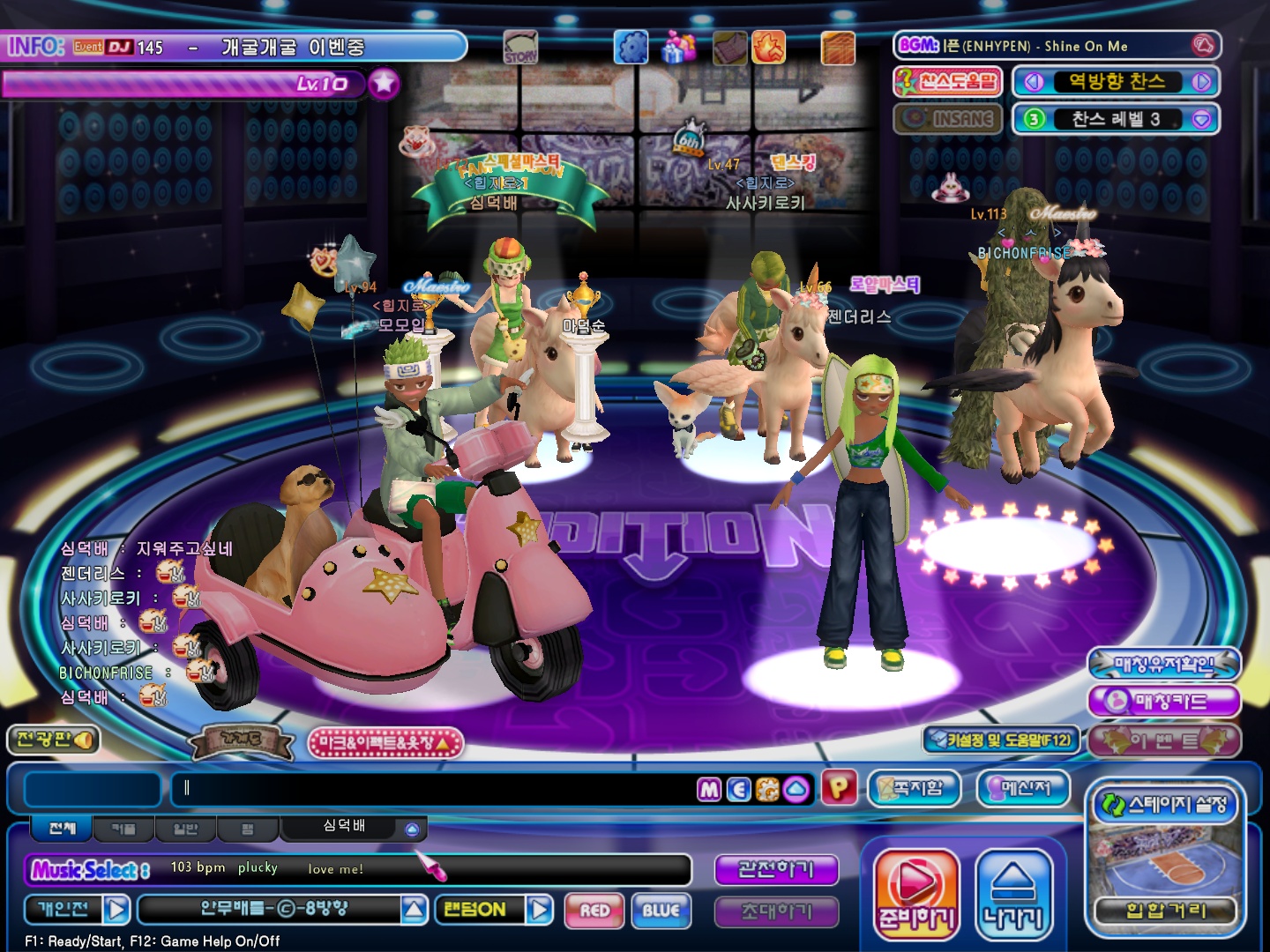Click the 매칭유저확인 button

click(x=1164, y=664)
